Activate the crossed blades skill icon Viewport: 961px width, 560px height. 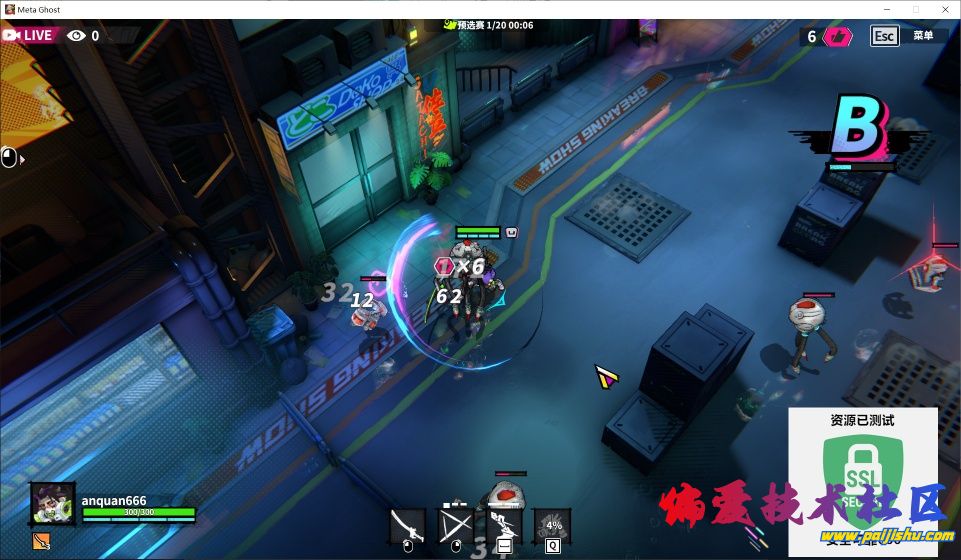[x=456, y=523]
